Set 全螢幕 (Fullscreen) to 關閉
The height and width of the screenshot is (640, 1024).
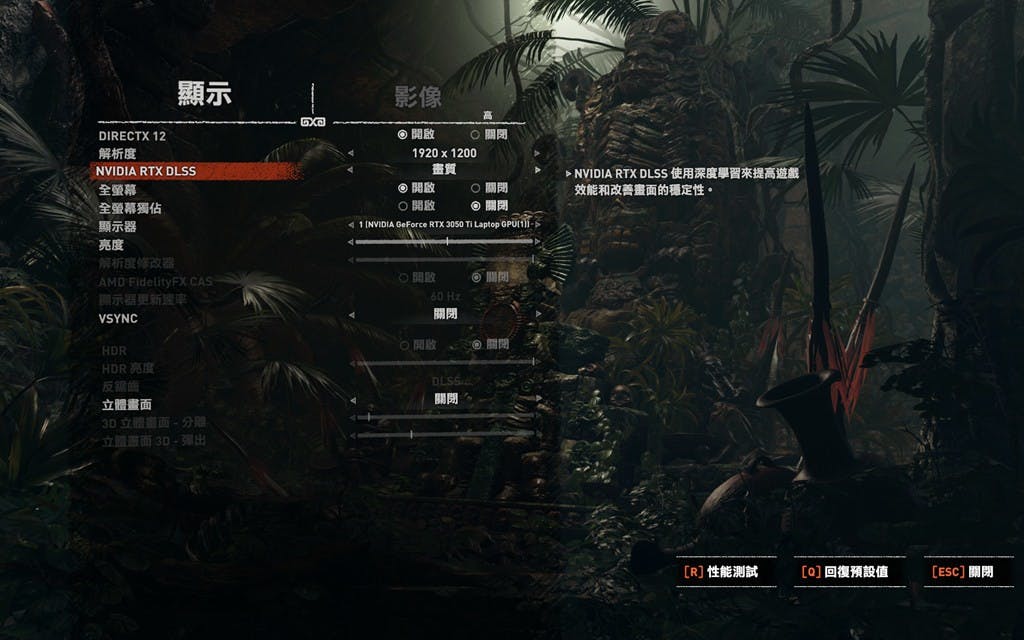476,188
